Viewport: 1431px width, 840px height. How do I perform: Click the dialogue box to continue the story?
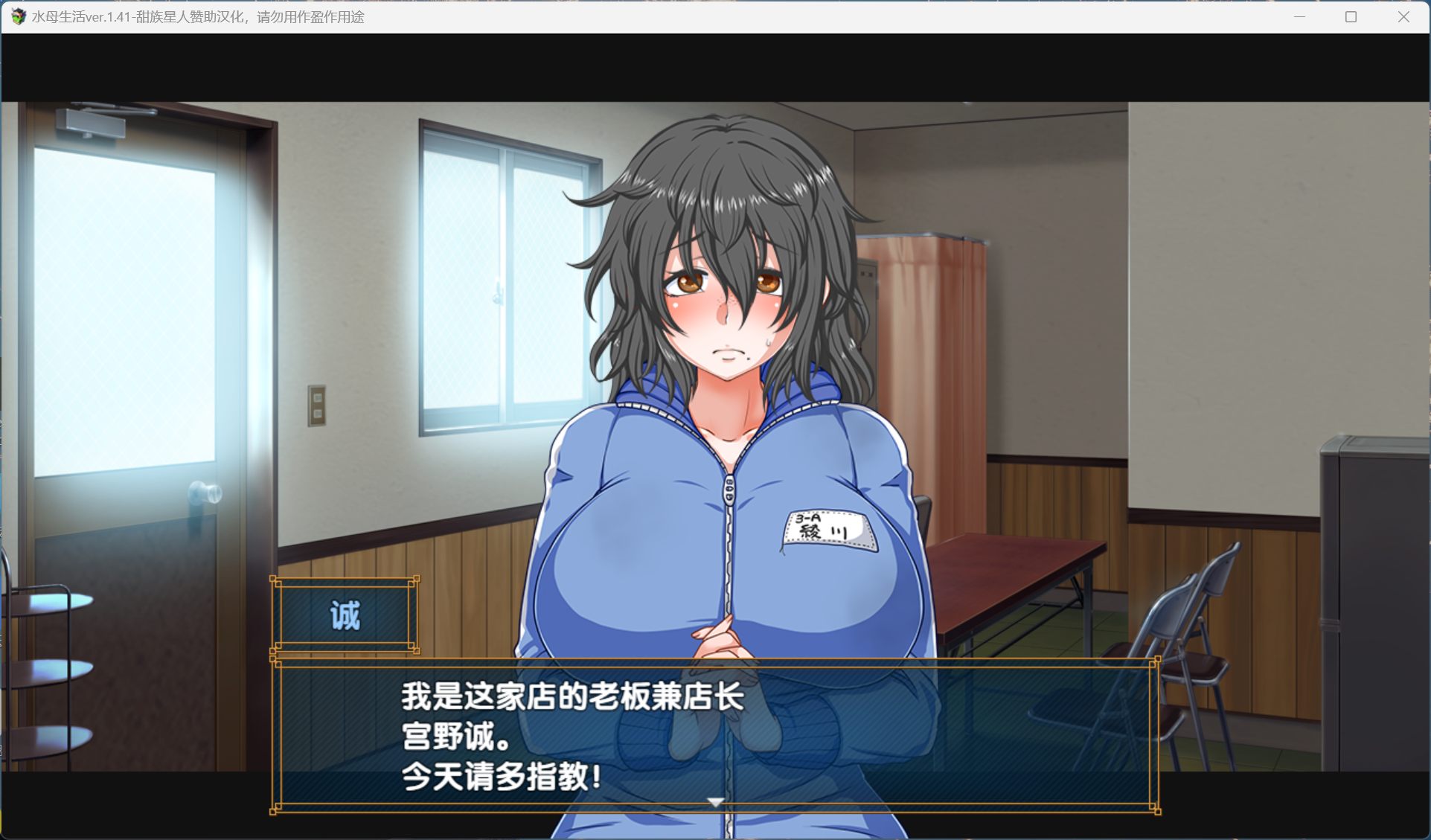click(714, 733)
